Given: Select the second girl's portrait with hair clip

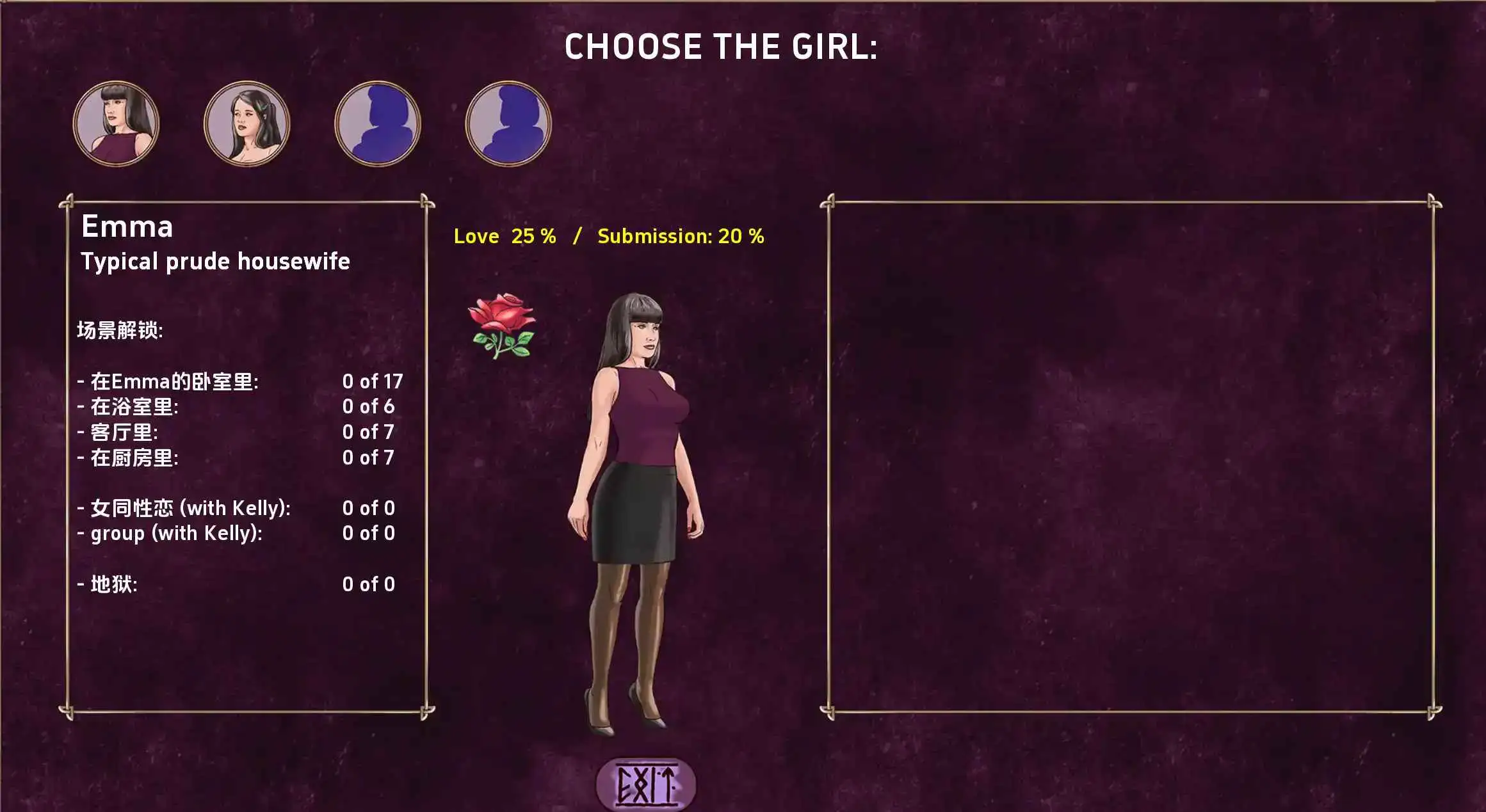Looking at the screenshot, I should pos(246,123).
